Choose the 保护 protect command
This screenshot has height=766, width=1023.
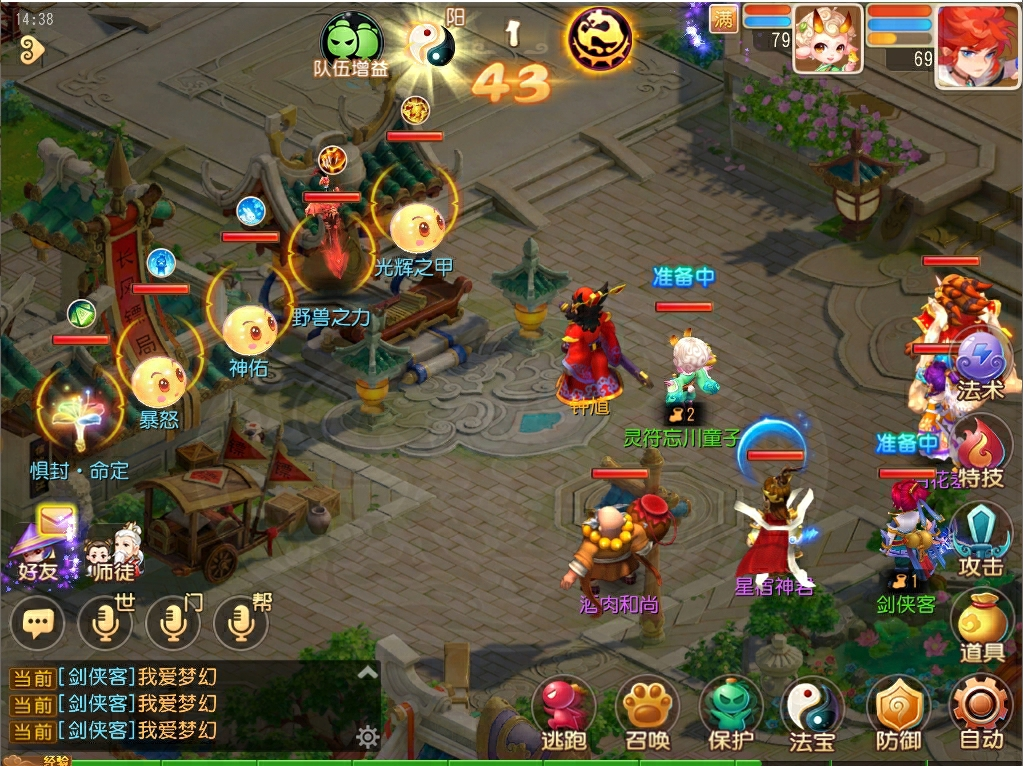[x=729, y=712]
